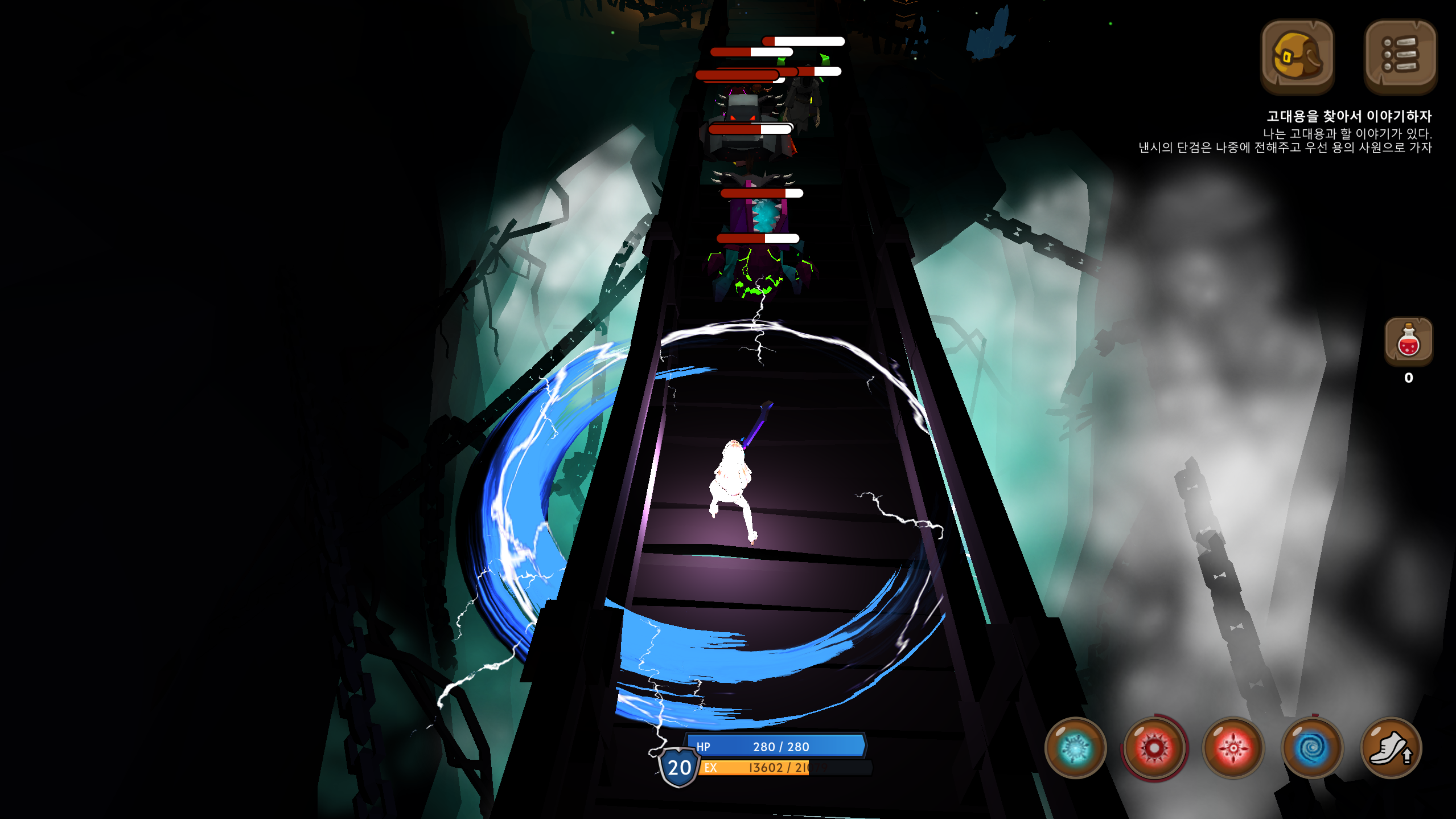
Task: Cast the red spiked sun skill
Action: (x=1154, y=748)
